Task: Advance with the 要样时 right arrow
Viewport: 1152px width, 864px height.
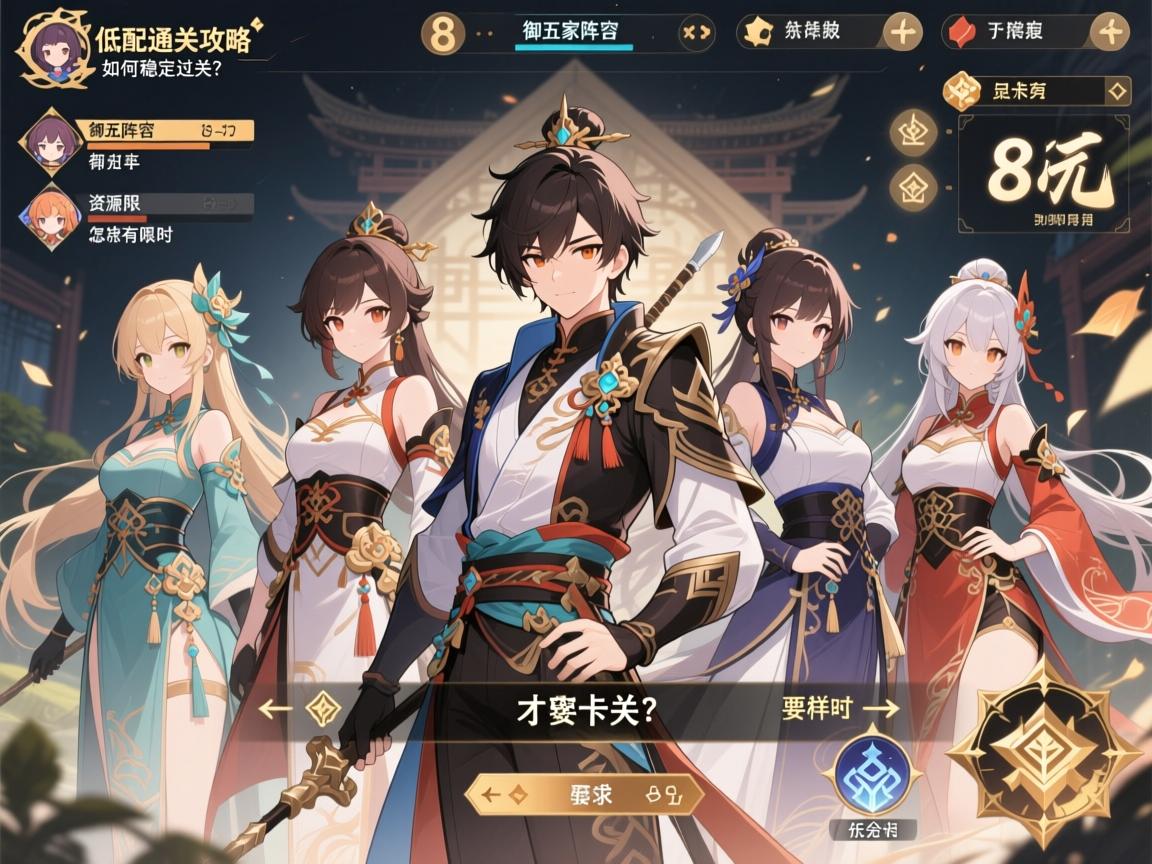Action: click(882, 709)
